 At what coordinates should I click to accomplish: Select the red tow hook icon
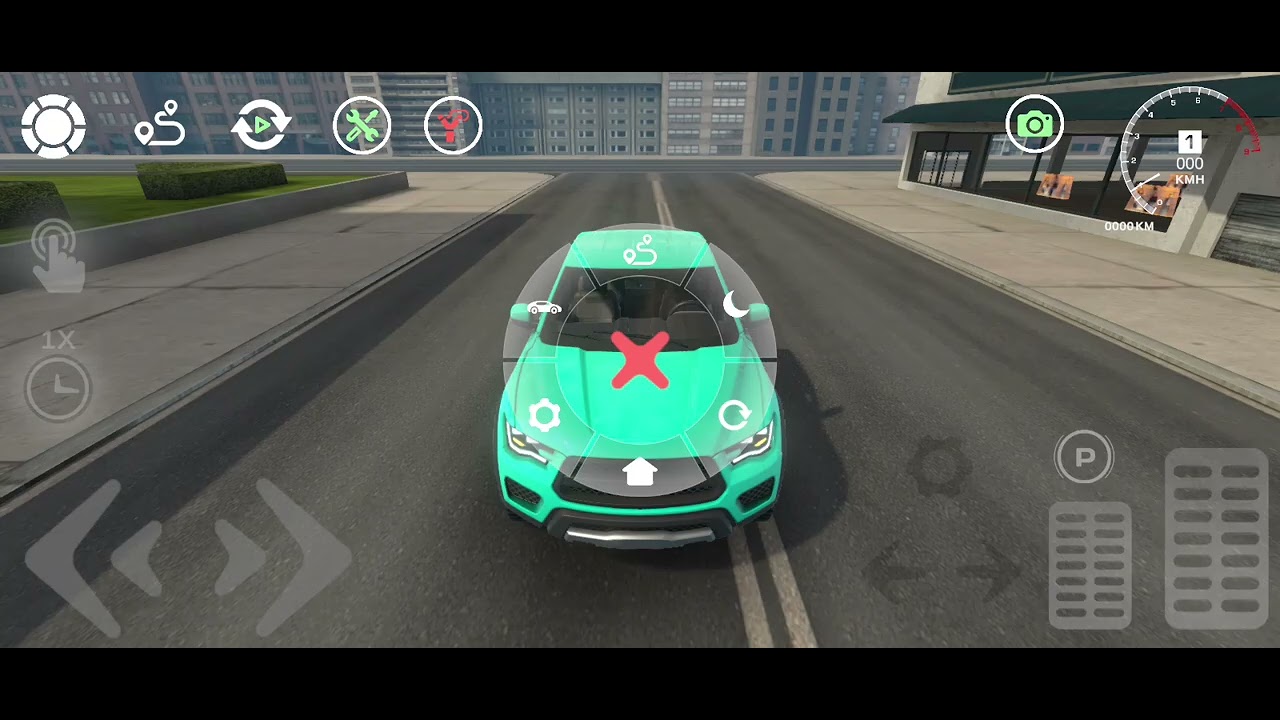click(453, 126)
